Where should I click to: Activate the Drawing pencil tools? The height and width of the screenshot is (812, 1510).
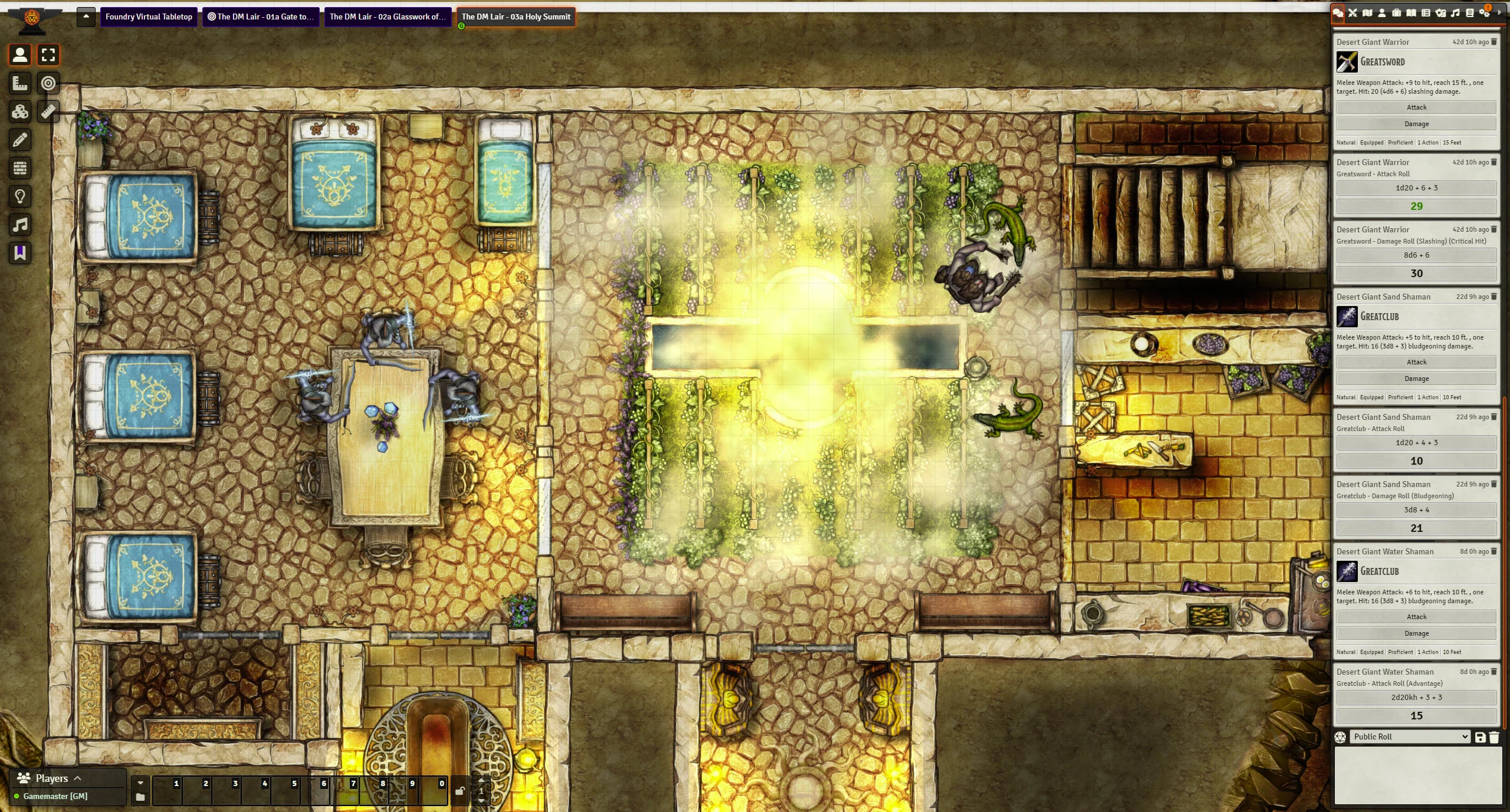pyautogui.click(x=20, y=140)
